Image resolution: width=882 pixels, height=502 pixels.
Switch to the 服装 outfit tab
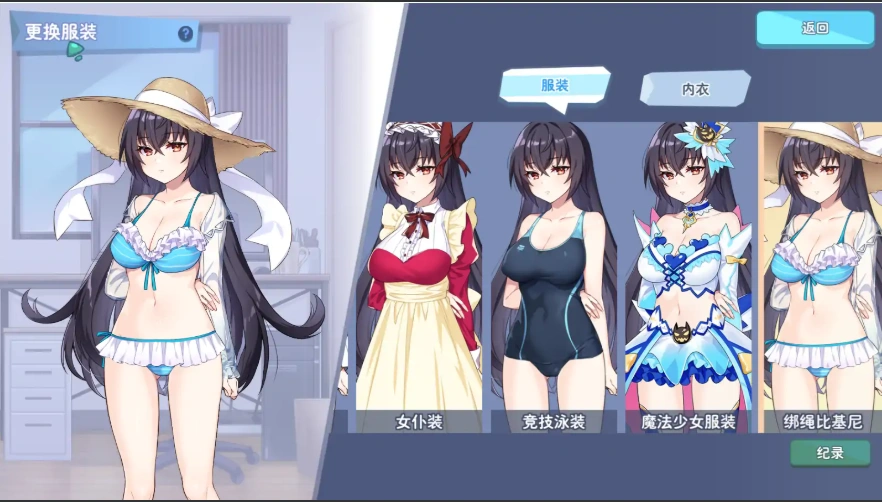coord(555,87)
